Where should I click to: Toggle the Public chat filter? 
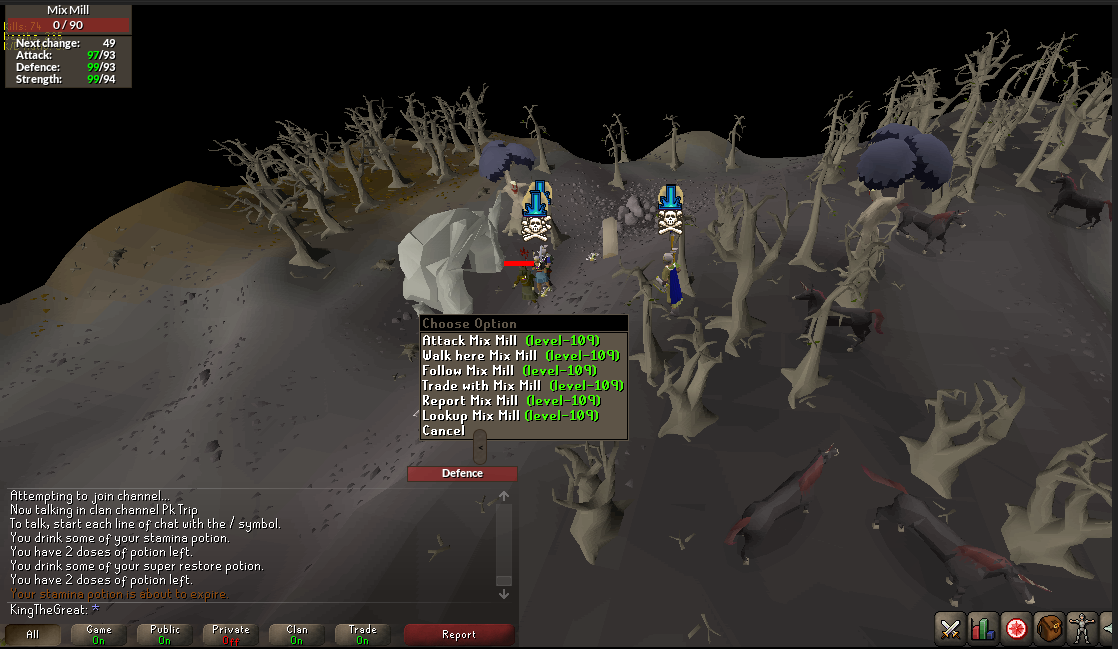pos(165,634)
